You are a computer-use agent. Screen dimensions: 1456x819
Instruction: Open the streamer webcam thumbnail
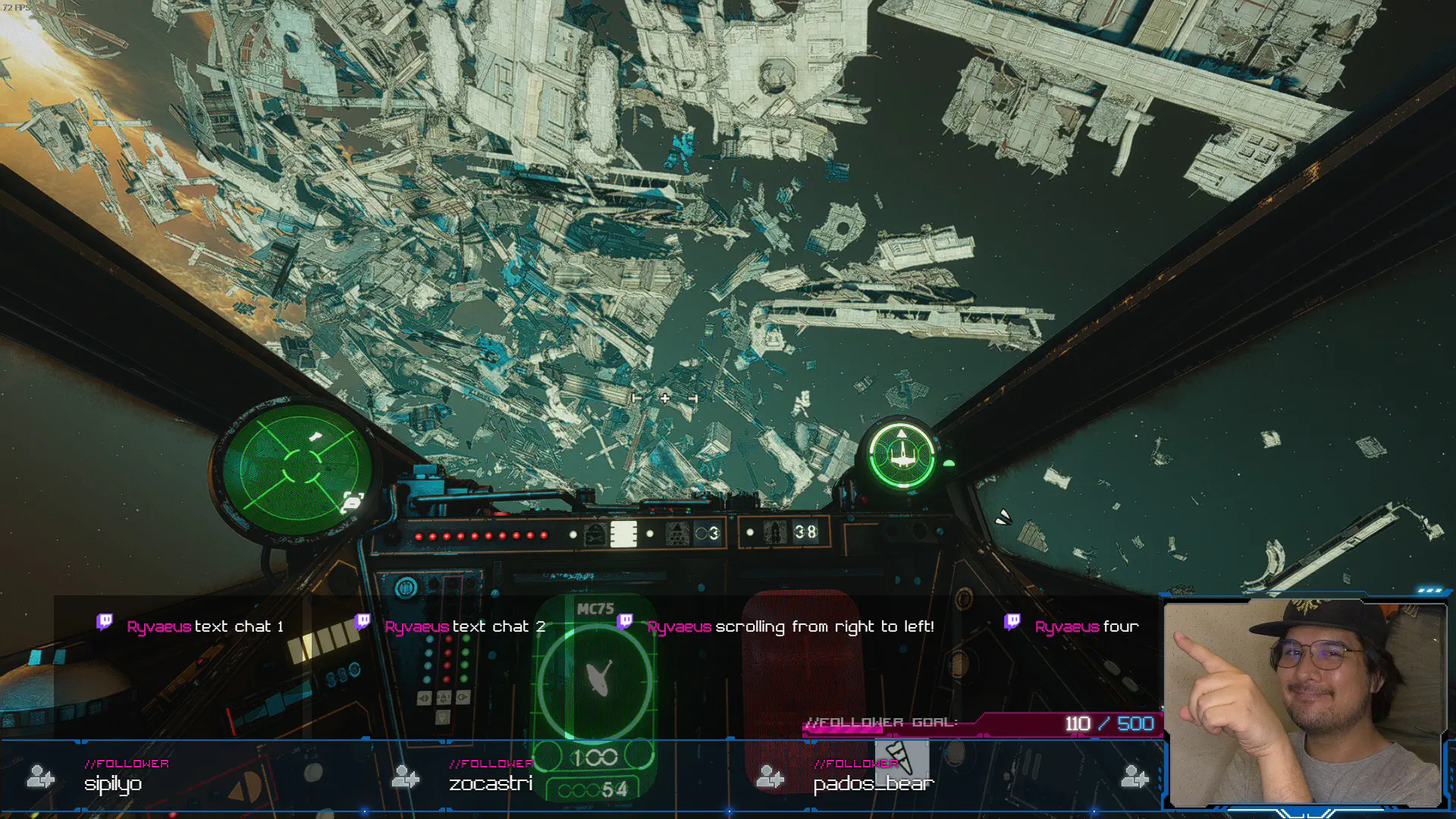(1304, 702)
